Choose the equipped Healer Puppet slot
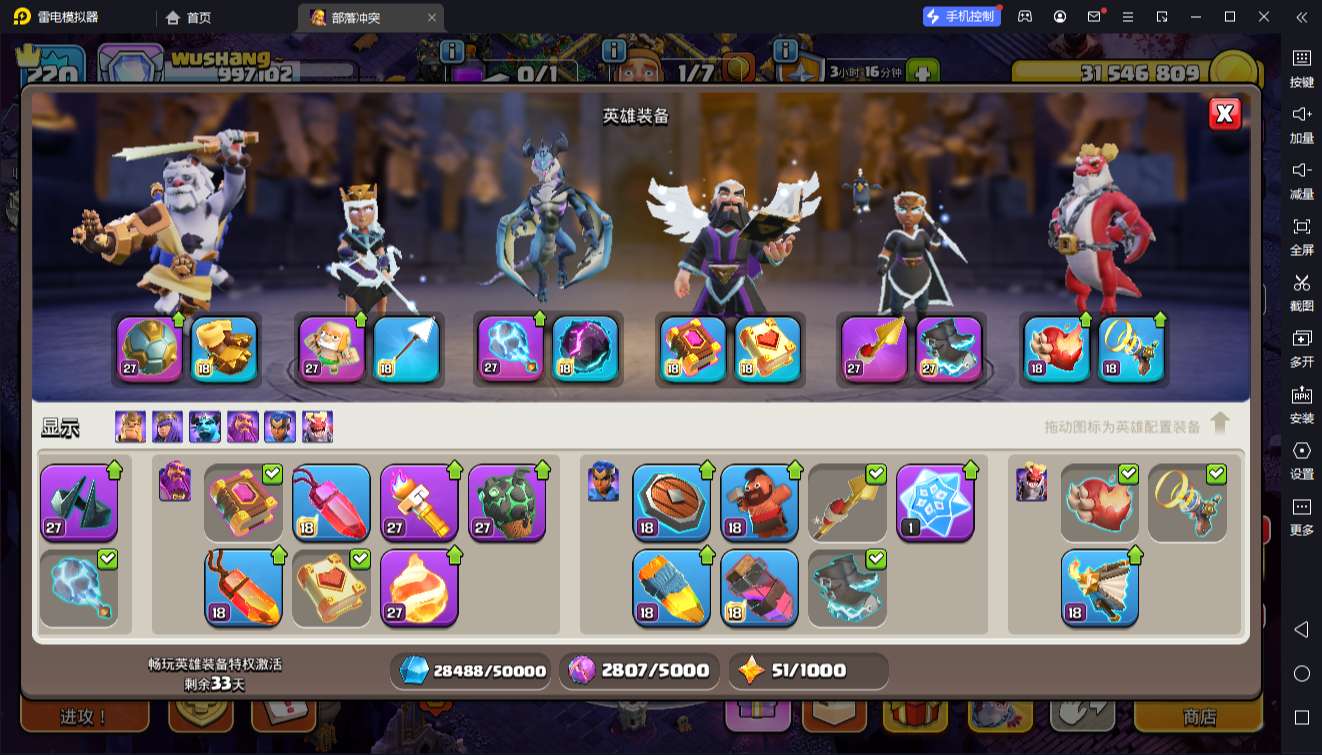The image size is (1322, 755). coord(332,349)
